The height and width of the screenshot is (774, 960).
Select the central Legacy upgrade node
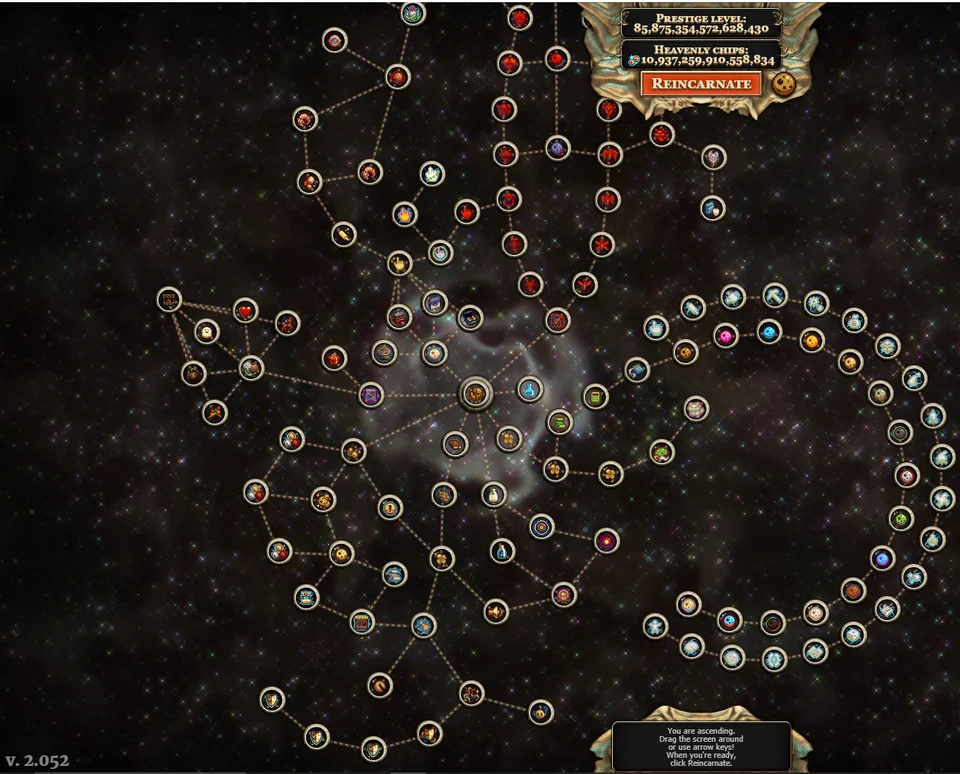coord(476,394)
